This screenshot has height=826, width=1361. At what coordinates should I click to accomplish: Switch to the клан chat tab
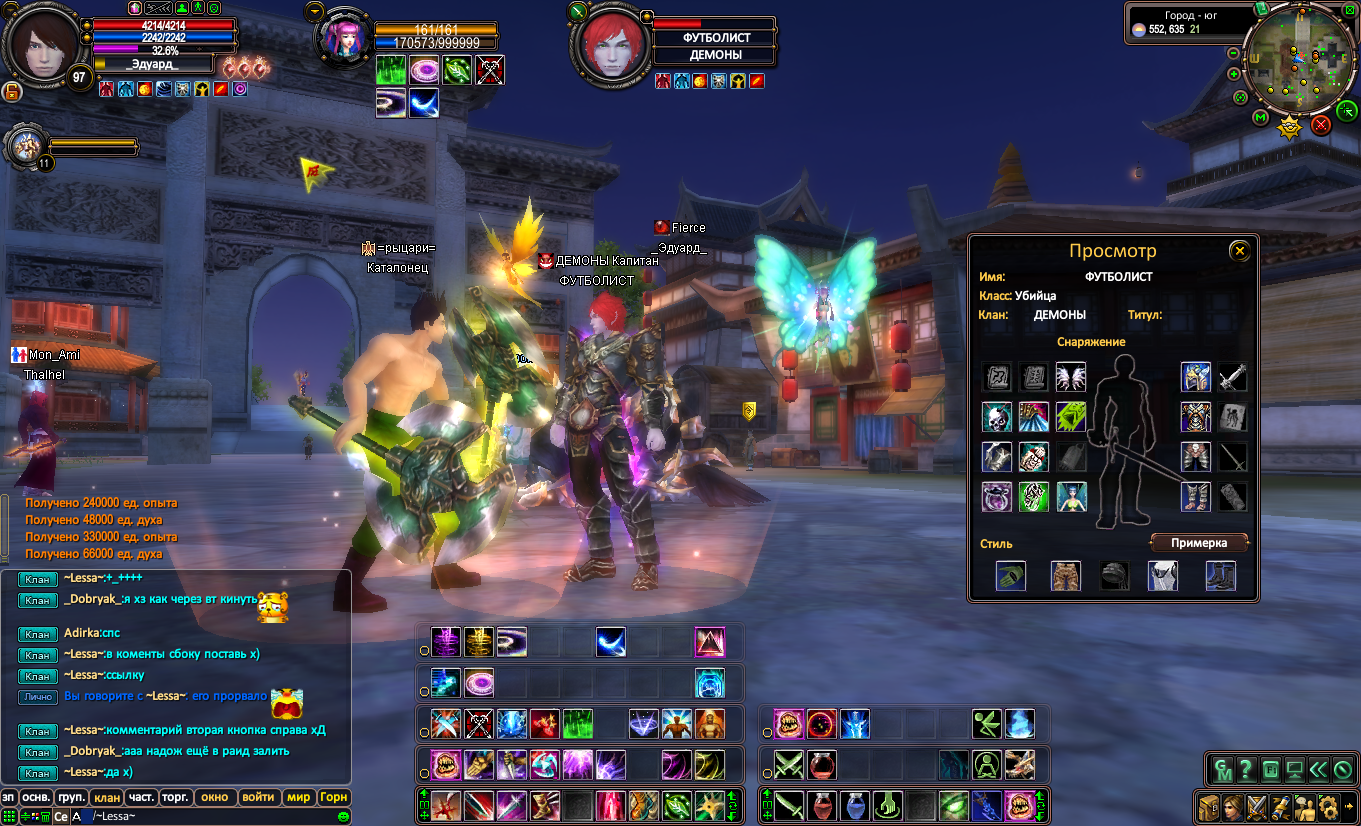click(106, 797)
